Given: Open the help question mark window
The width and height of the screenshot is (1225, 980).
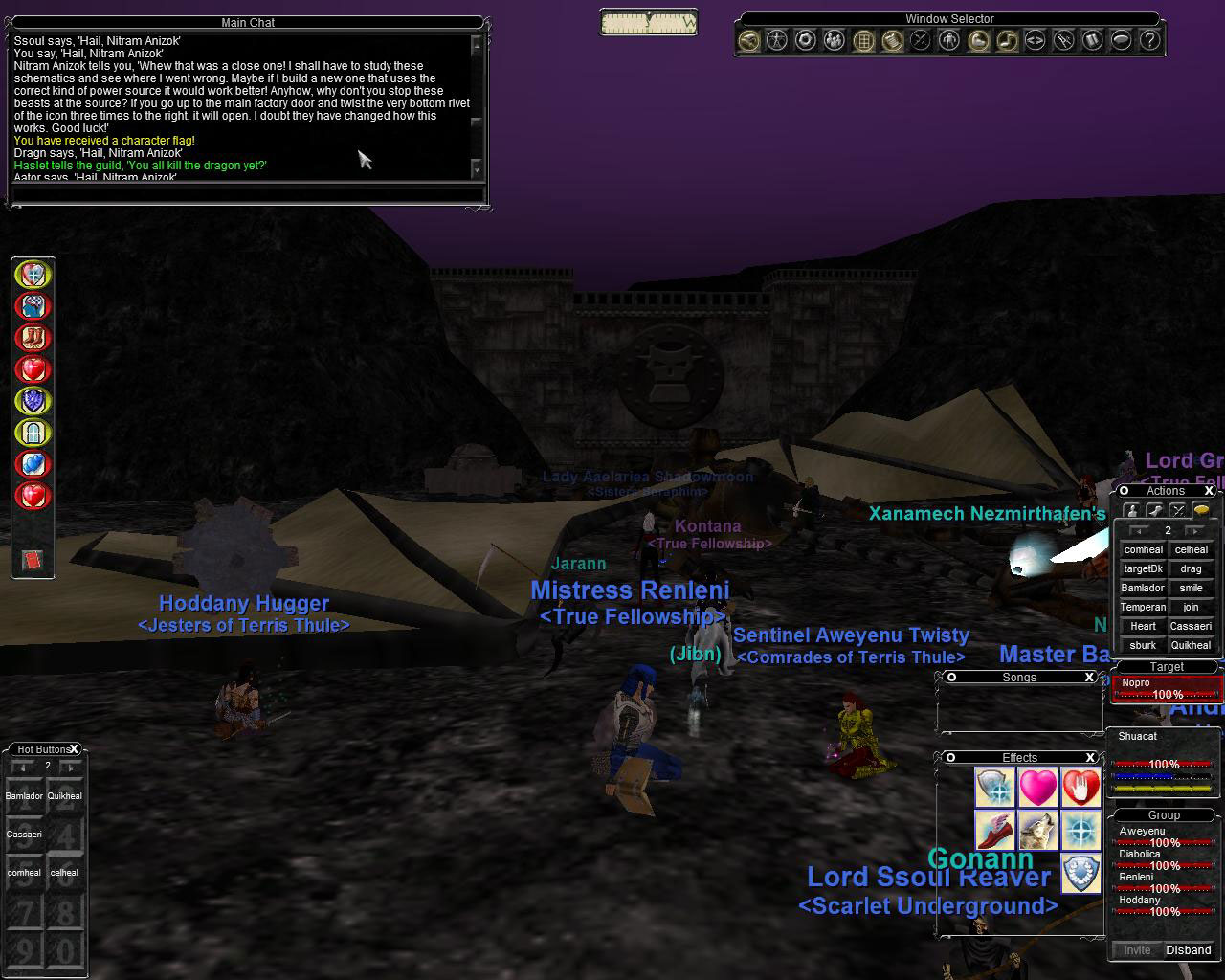Looking at the screenshot, I should [x=1149, y=40].
